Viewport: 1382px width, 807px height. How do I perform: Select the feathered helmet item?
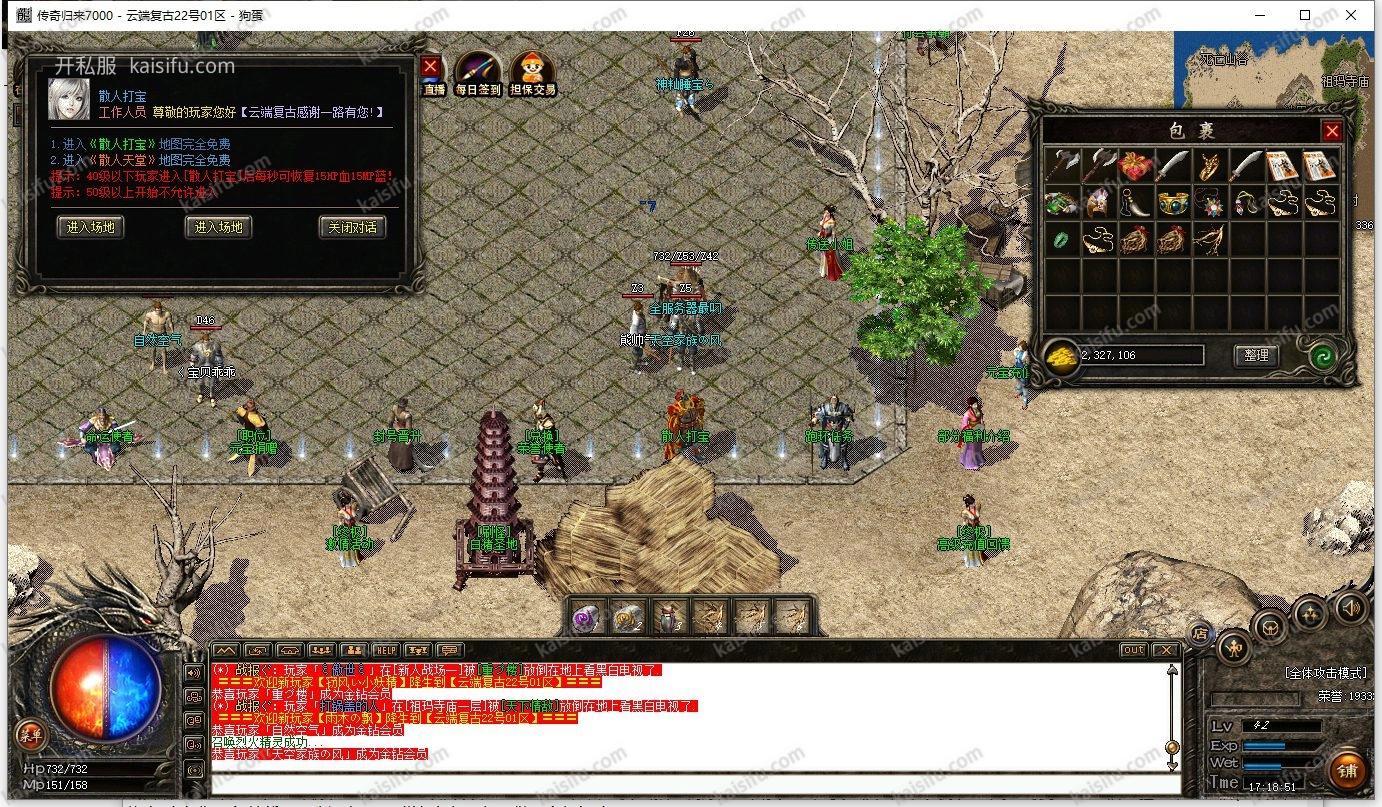point(1097,203)
